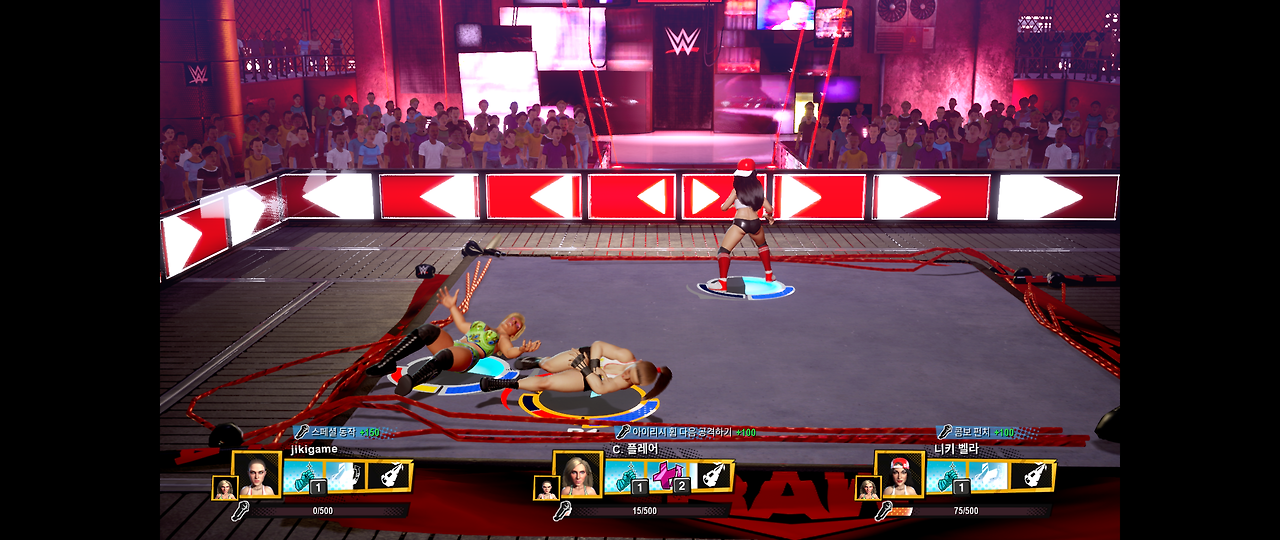
Task: Select C. 플레어's large blonde wrestler portrait
Action: [x=578, y=475]
